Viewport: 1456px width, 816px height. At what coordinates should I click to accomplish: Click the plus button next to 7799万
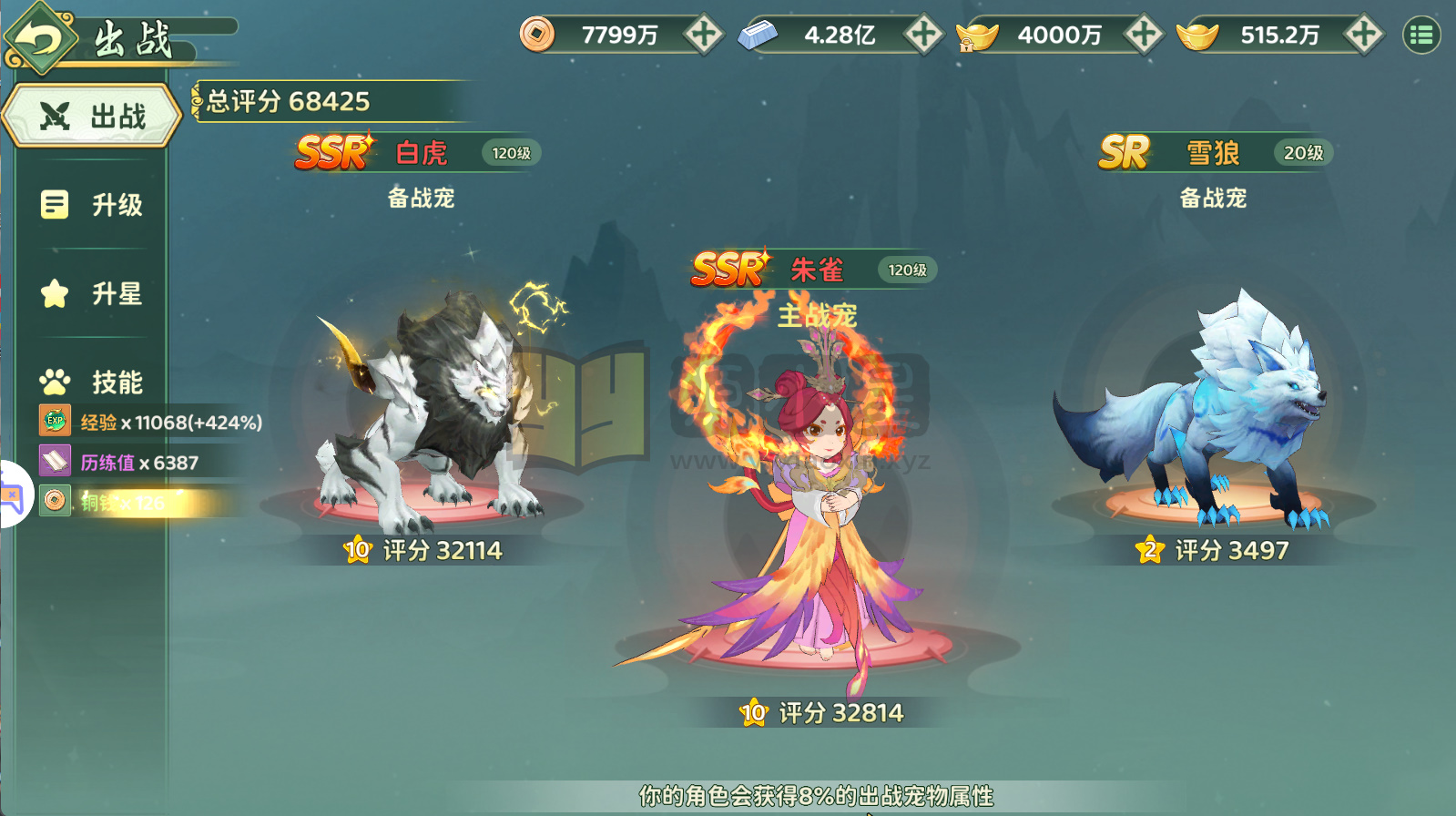(x=702, y=34)
